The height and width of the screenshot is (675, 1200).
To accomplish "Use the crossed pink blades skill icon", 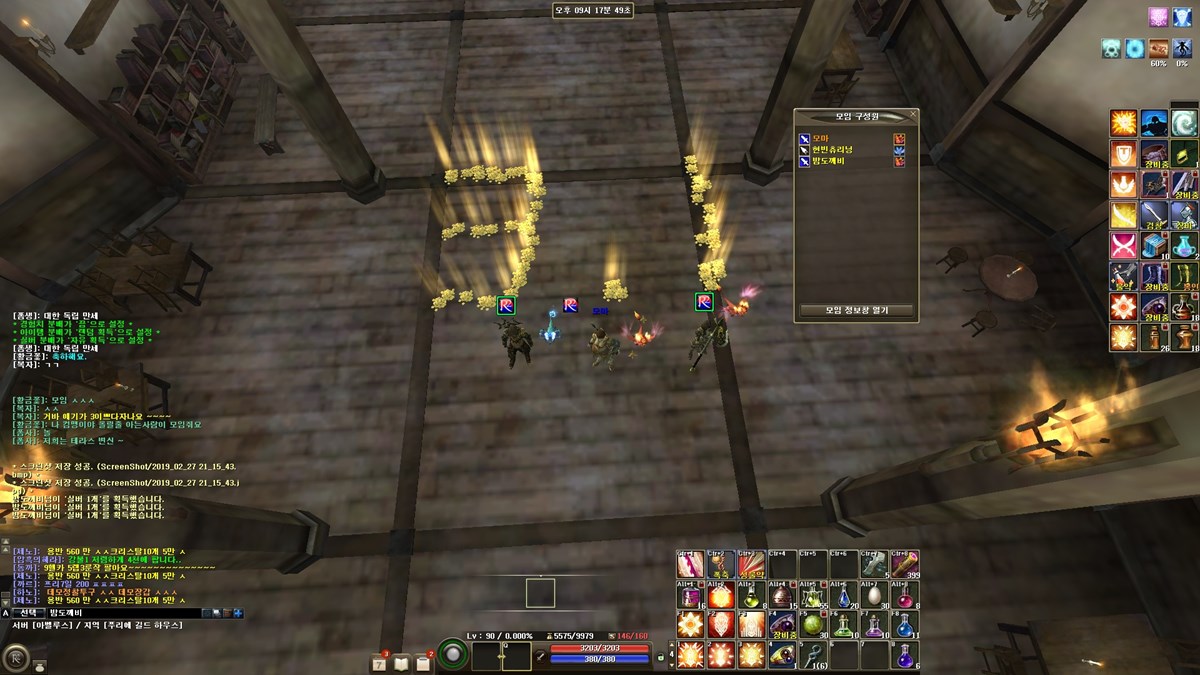I will tap(1123, 246).
